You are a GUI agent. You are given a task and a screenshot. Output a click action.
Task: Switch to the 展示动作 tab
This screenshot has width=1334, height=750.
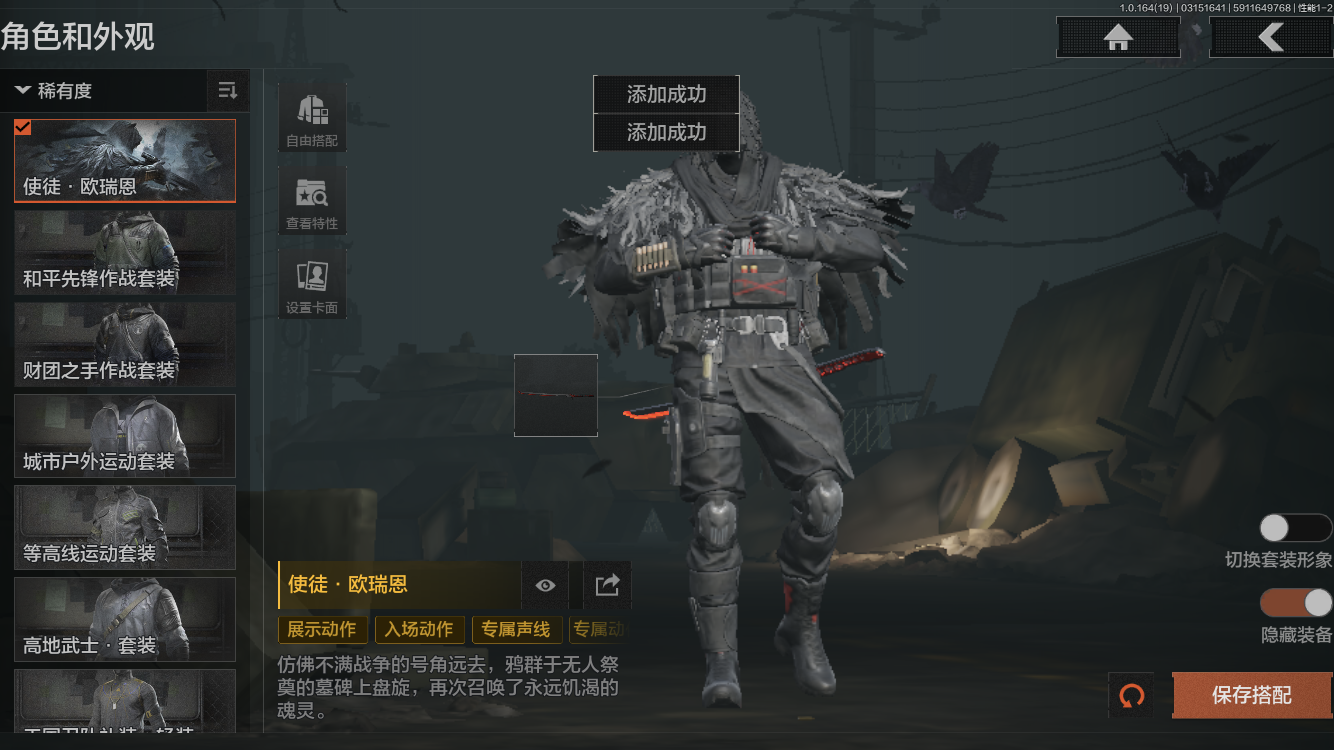(x=321, y=630)
